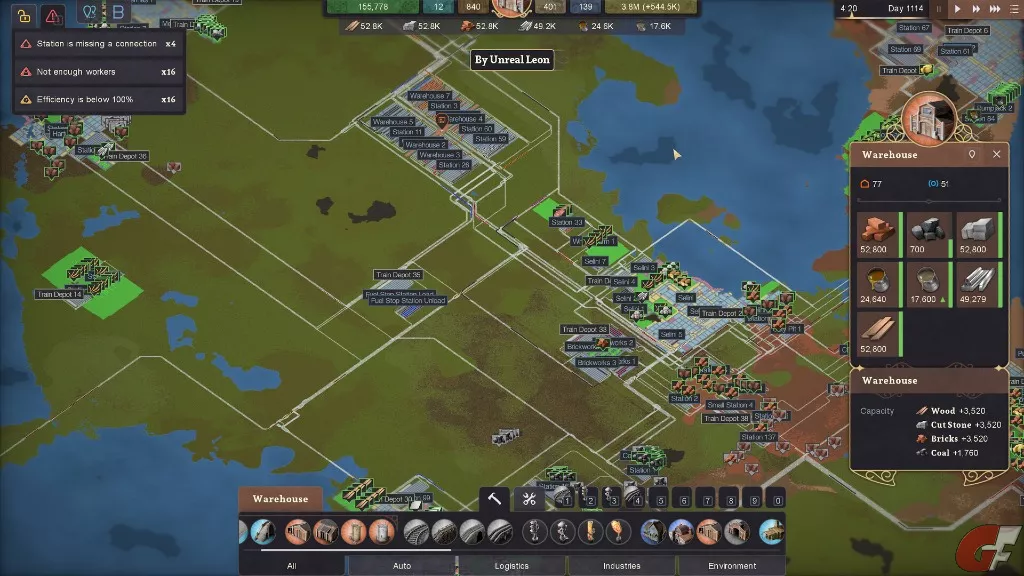Switch to the wrench and screwdriver tool

click(530, 500)
